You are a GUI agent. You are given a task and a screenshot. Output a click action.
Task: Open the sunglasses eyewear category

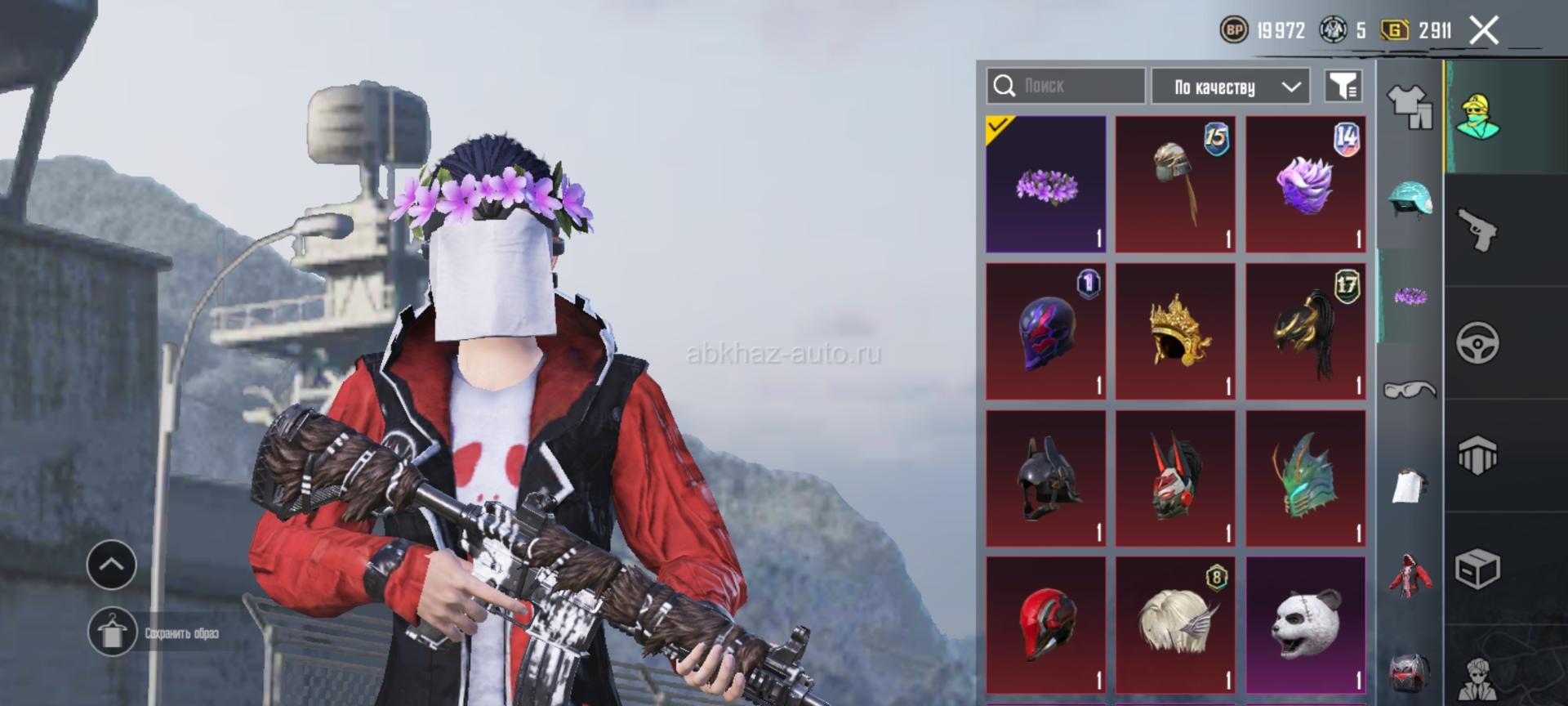coord(1409,390)
